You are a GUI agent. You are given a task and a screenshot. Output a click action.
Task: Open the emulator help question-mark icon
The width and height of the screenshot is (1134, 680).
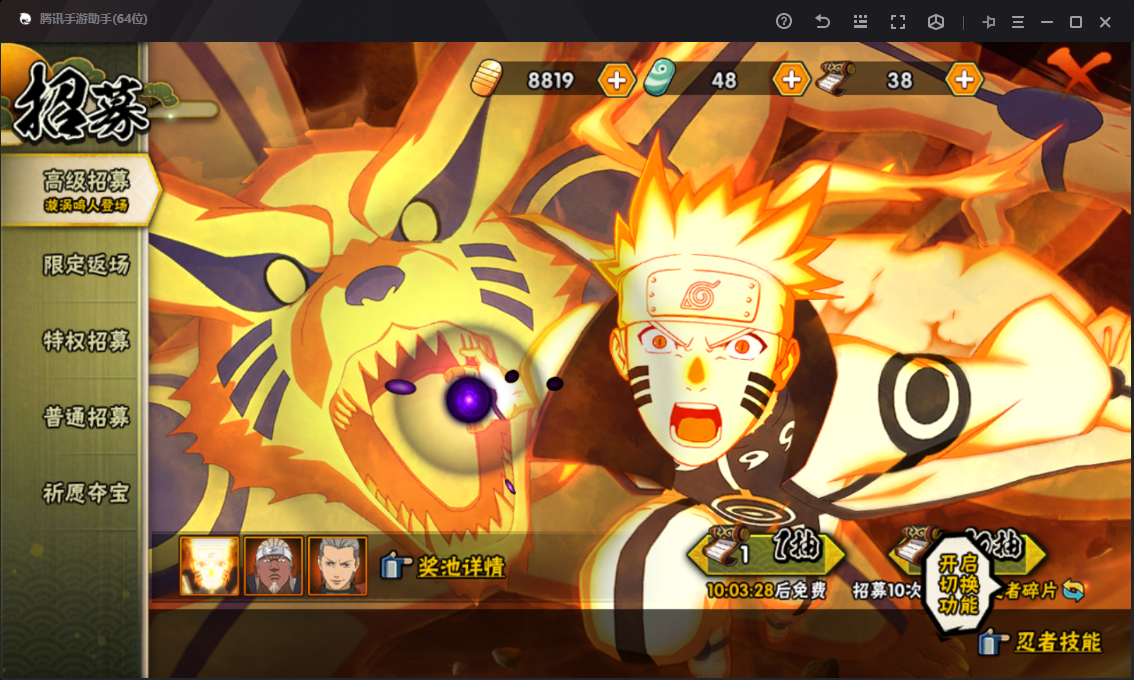tap(784, 22)
